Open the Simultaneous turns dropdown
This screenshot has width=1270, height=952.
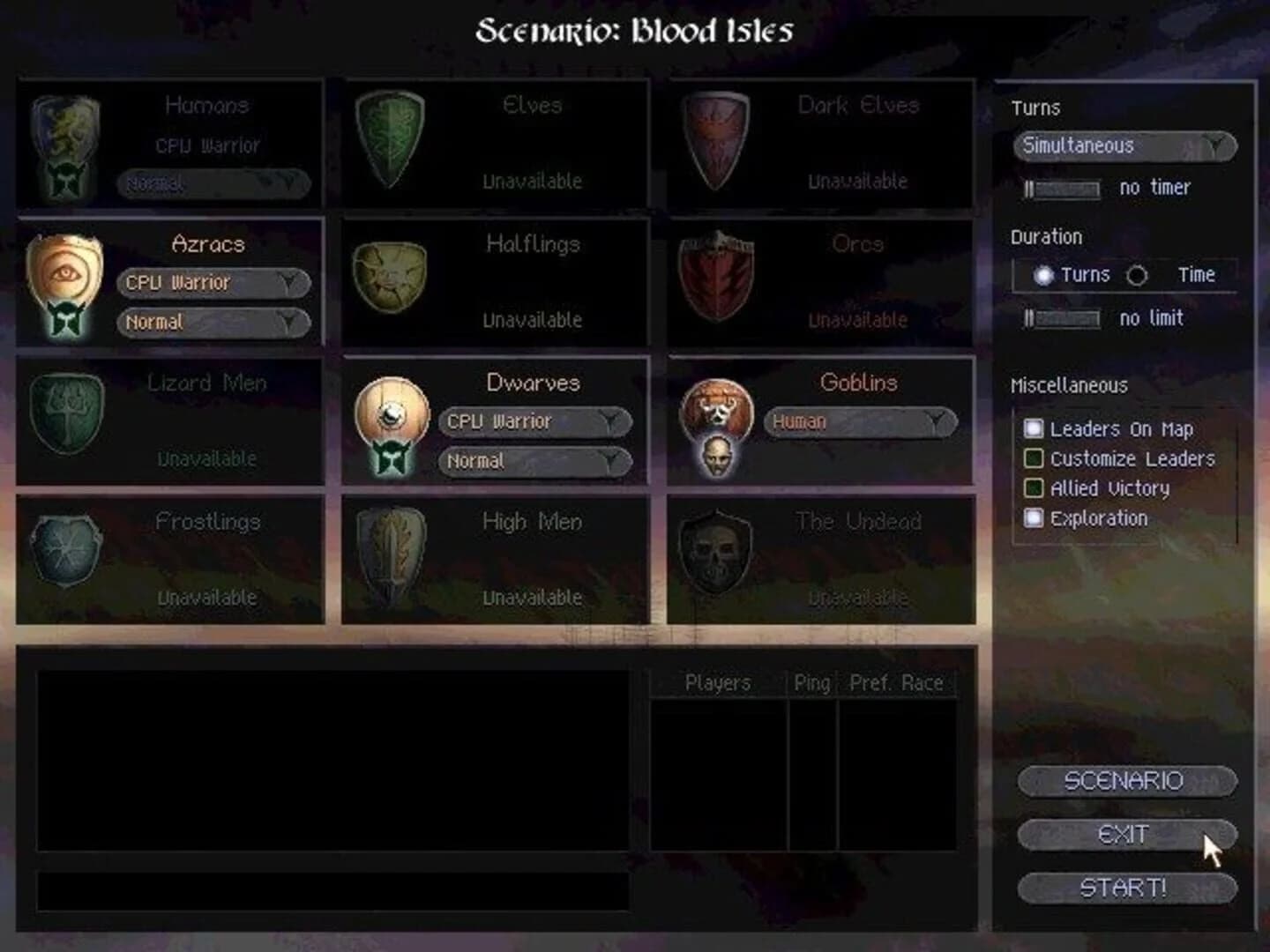[1123, 147]
